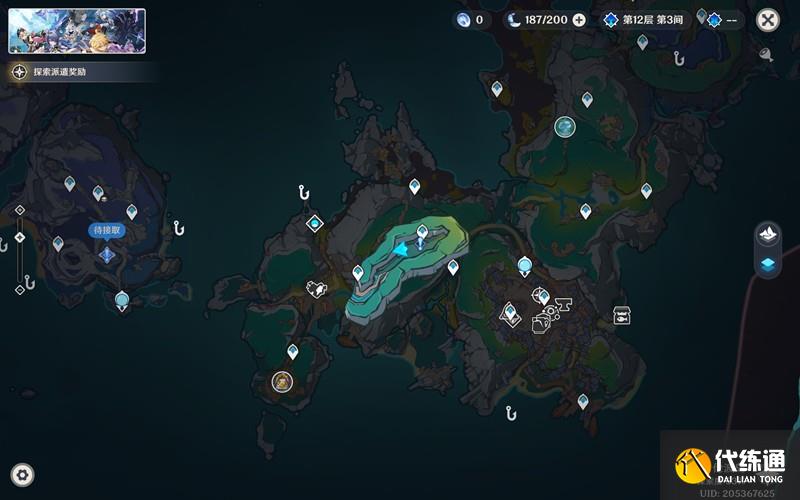The height and width of the screenshot is (500, 800).
Task: Open map settings gear icon
Action: coord(22,474)
